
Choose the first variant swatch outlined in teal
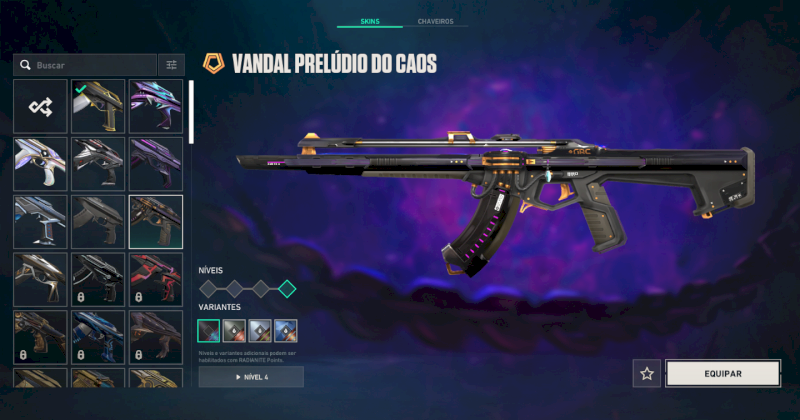click(209, 330)
